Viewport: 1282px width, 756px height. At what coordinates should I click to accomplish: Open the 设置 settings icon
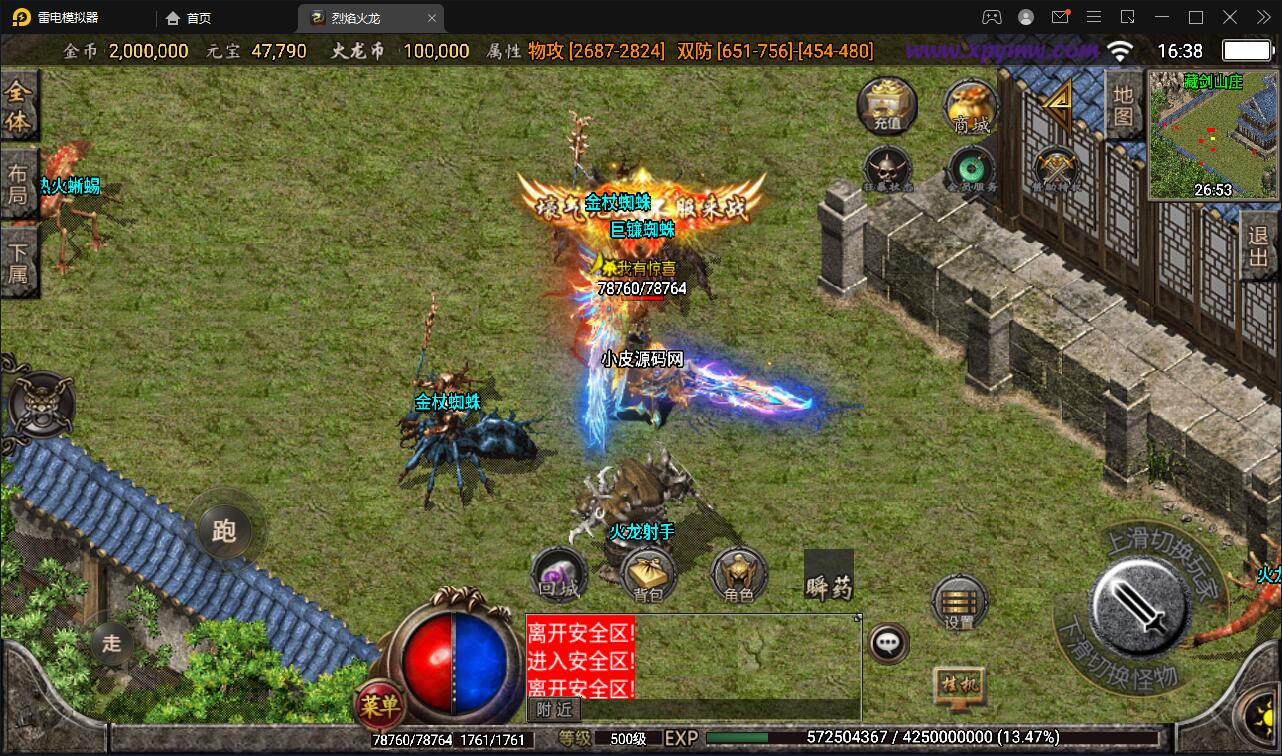pos(959,602)
